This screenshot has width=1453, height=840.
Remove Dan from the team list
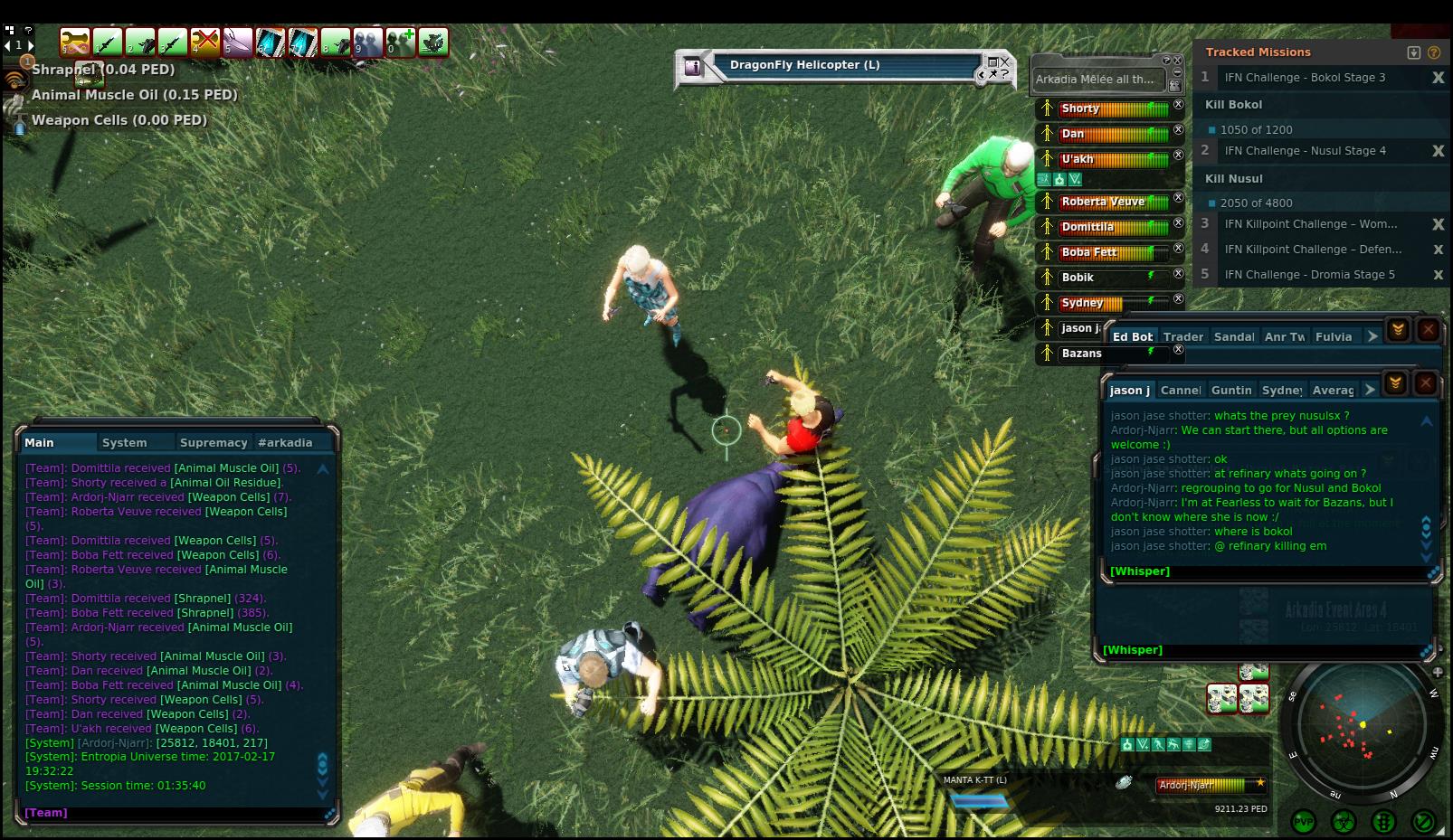[1178, 130]
